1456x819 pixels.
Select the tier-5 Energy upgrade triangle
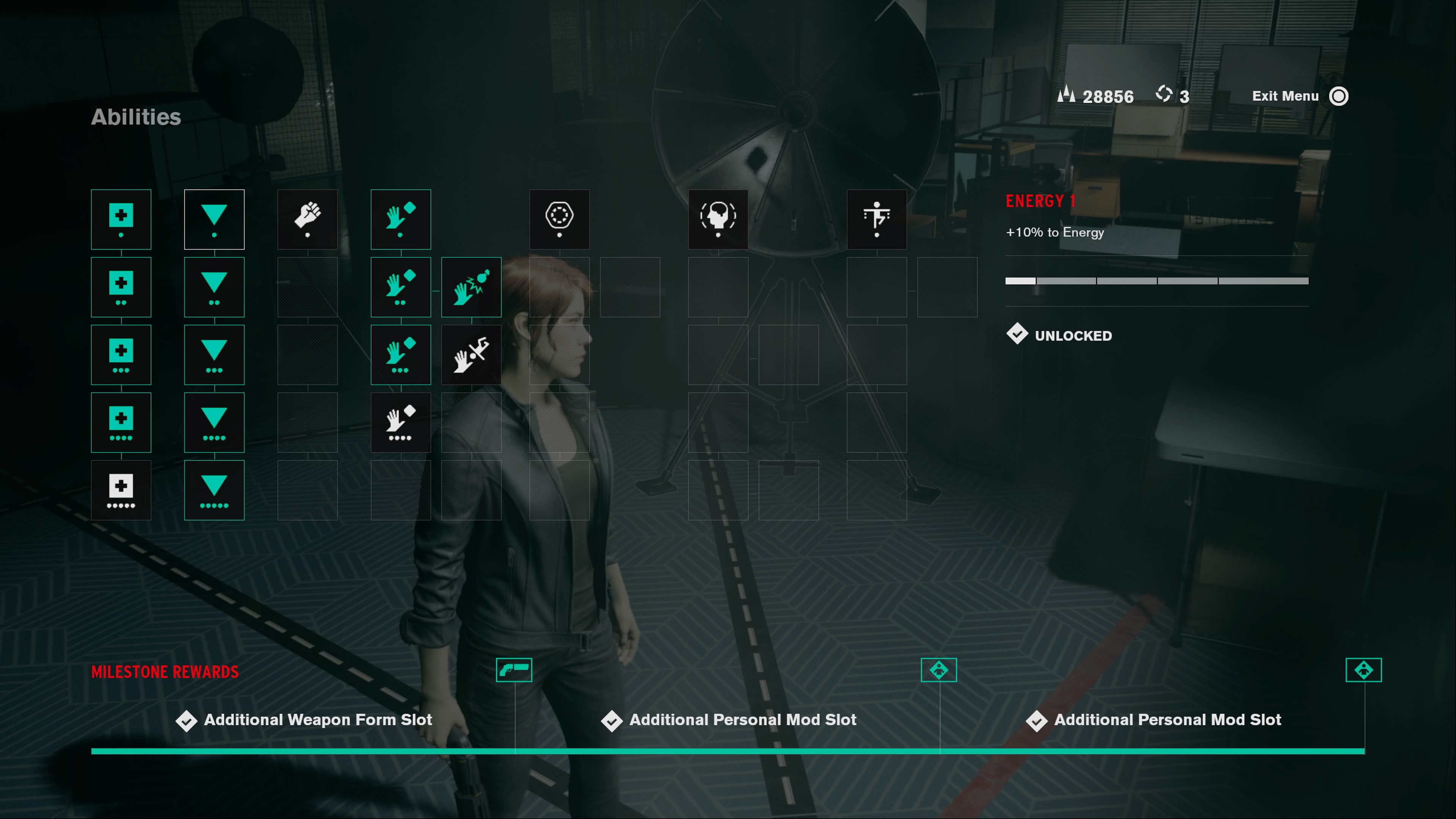tap(214, 490)
